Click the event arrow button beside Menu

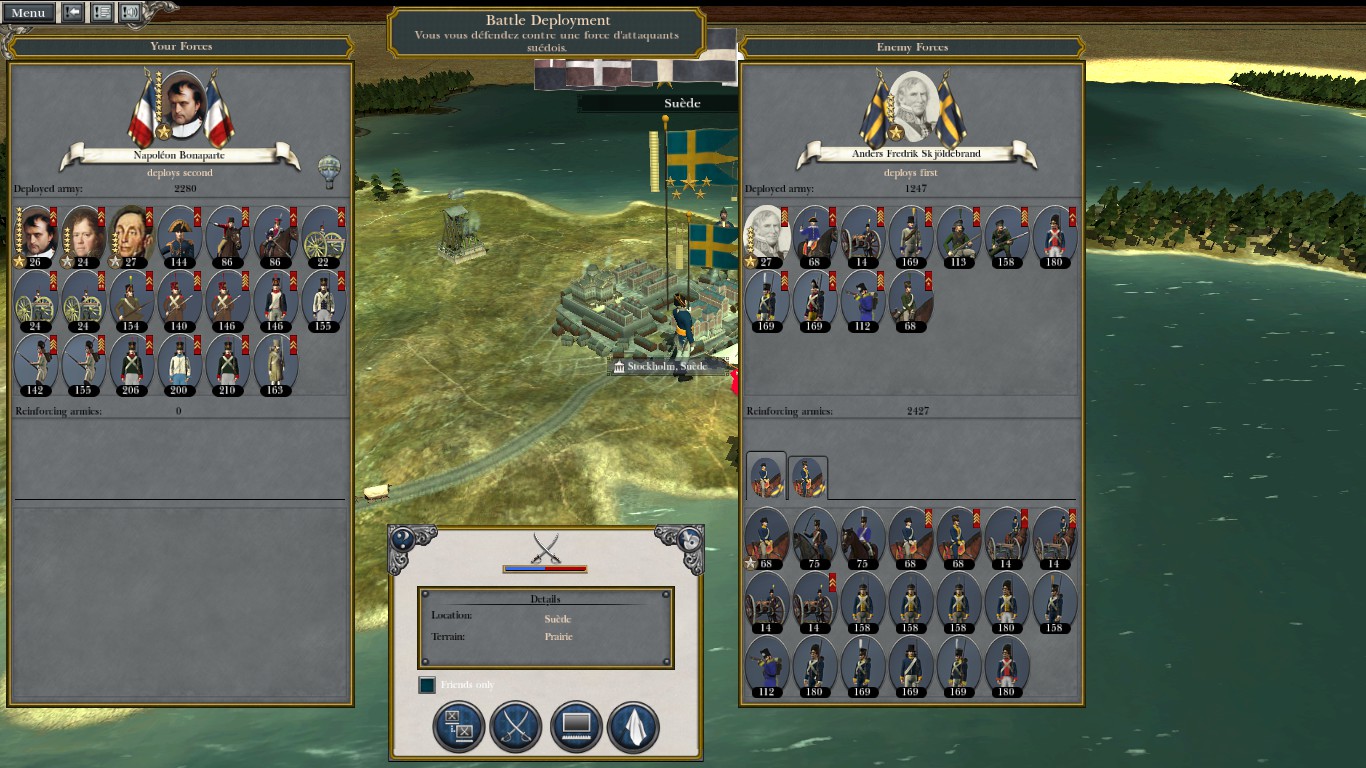[73, 13]
